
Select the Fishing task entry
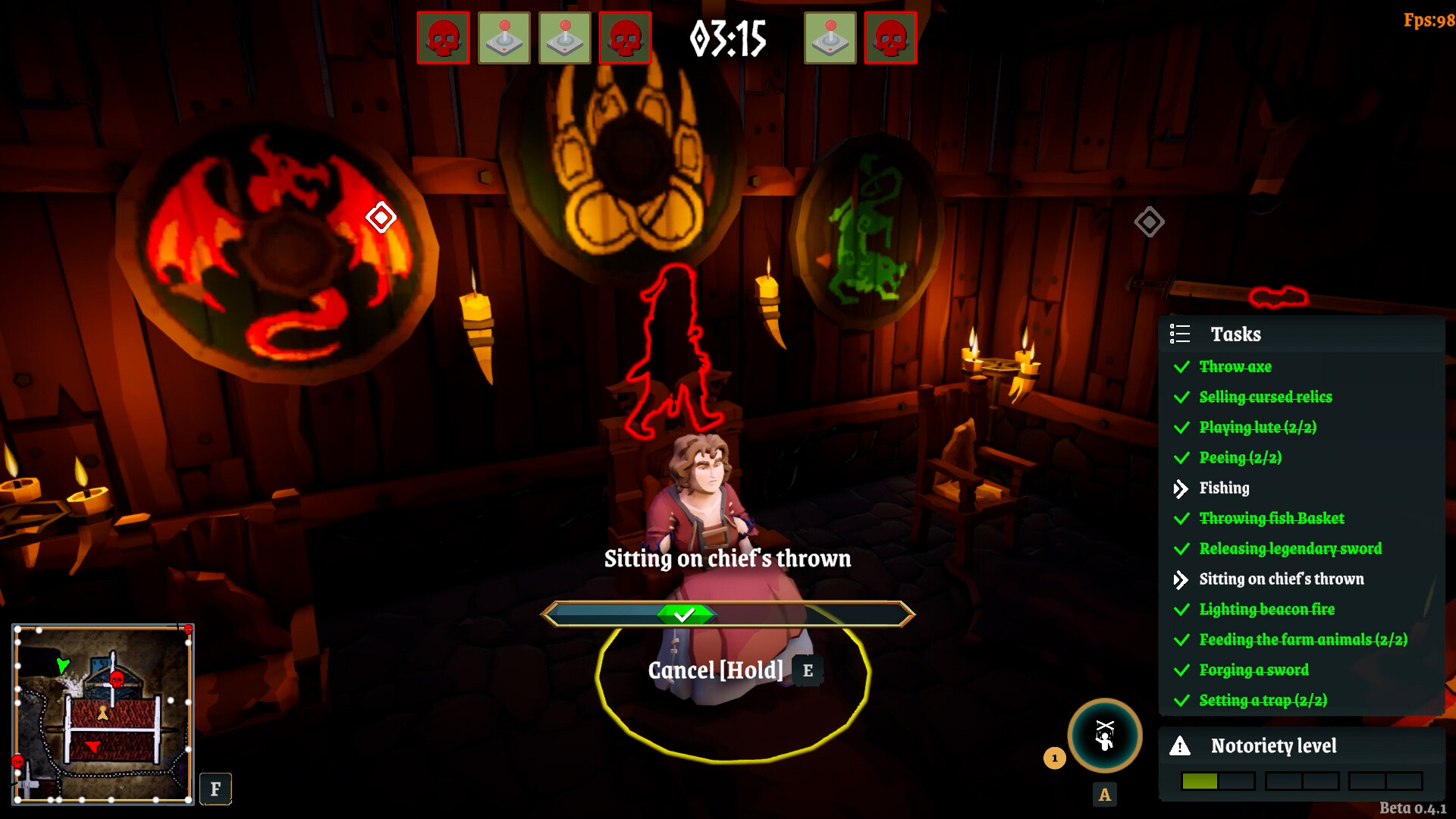click(1224, 488)
